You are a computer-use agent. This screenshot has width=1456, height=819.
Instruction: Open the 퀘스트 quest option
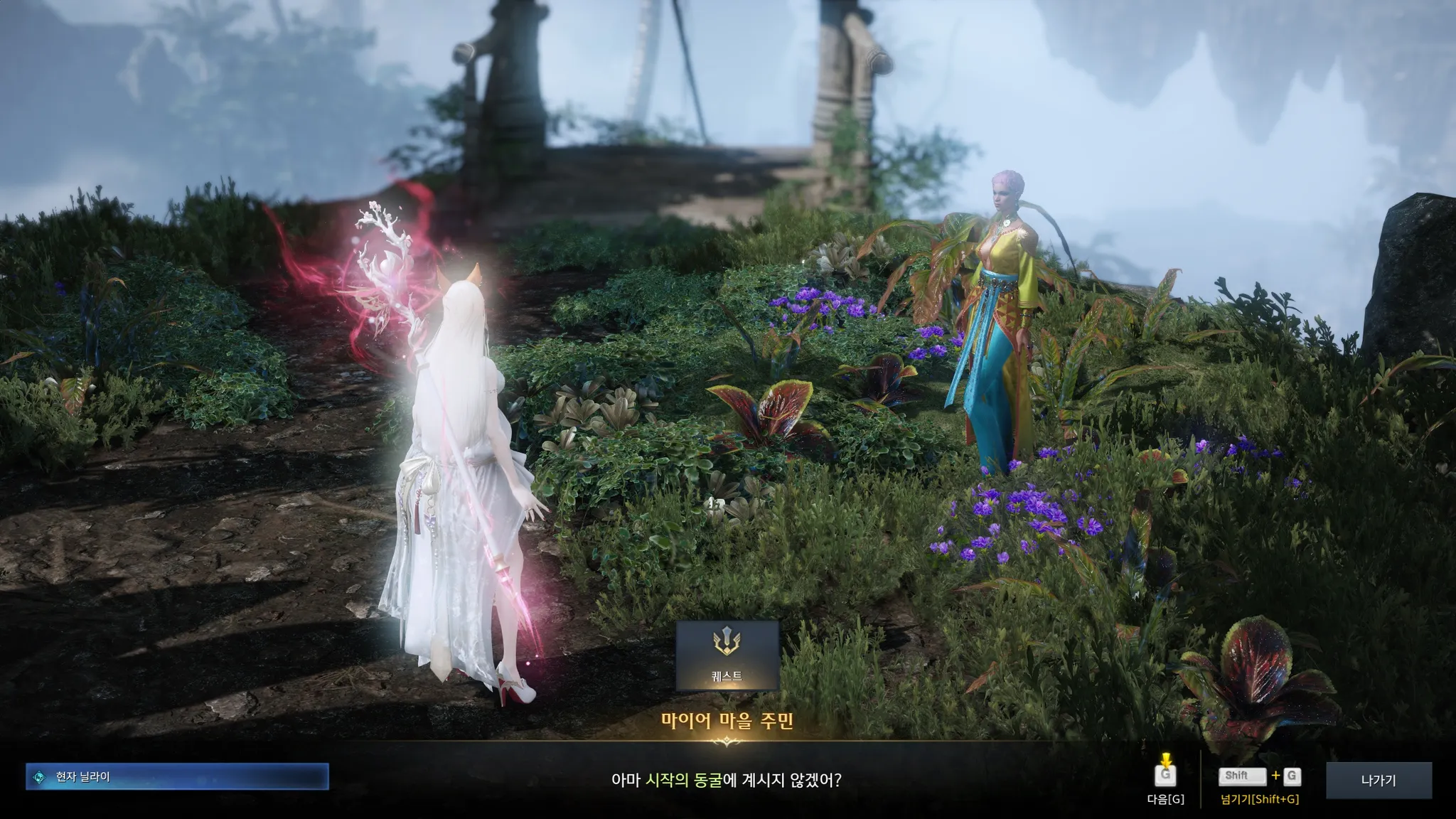727,655
